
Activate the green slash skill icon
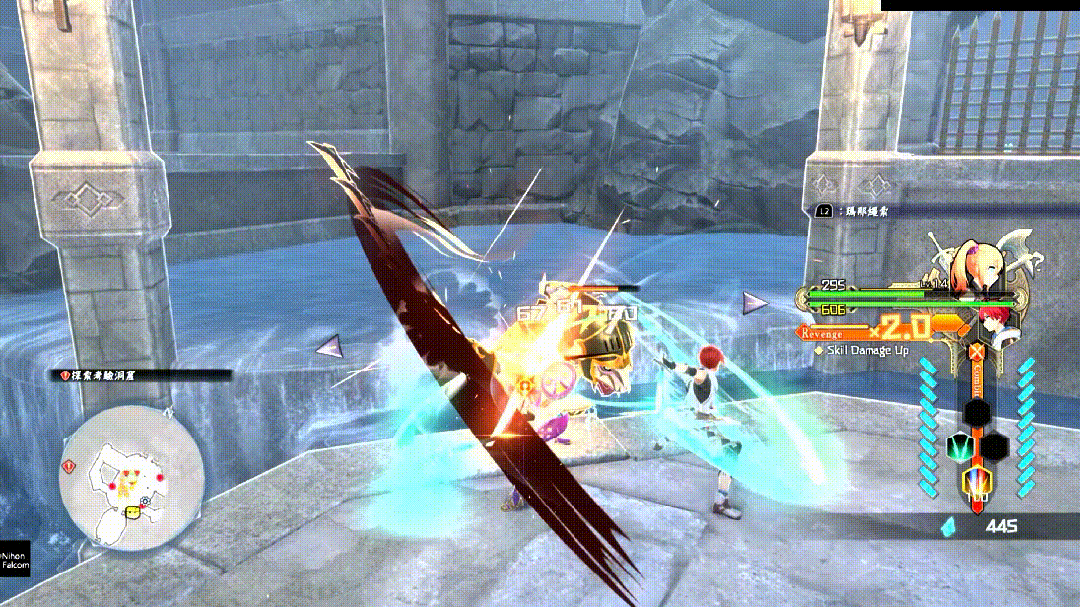click(960, 447)
